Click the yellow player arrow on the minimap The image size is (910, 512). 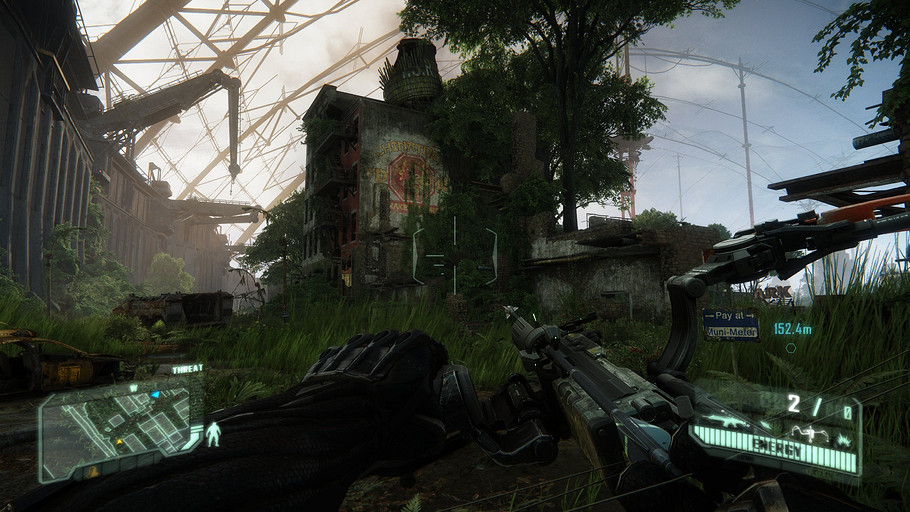point(120,440)
